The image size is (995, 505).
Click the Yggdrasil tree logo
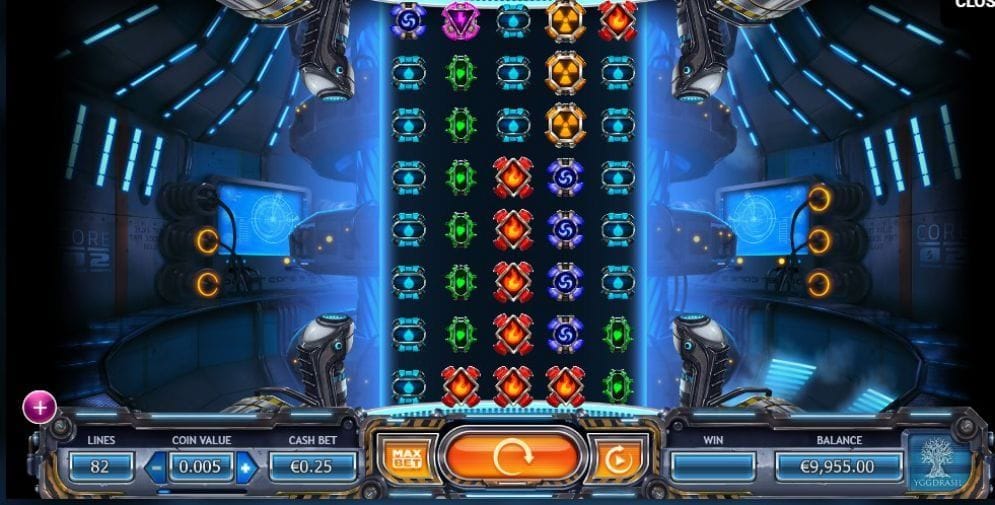(938, 464)
